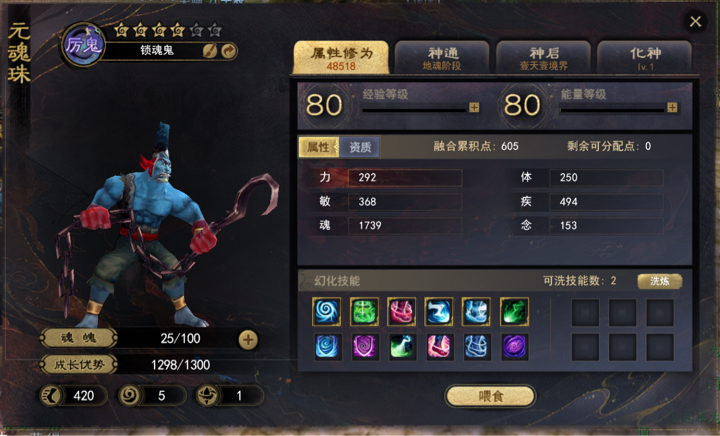
Task: Close the spirit bead window
Action: (695, 21)
